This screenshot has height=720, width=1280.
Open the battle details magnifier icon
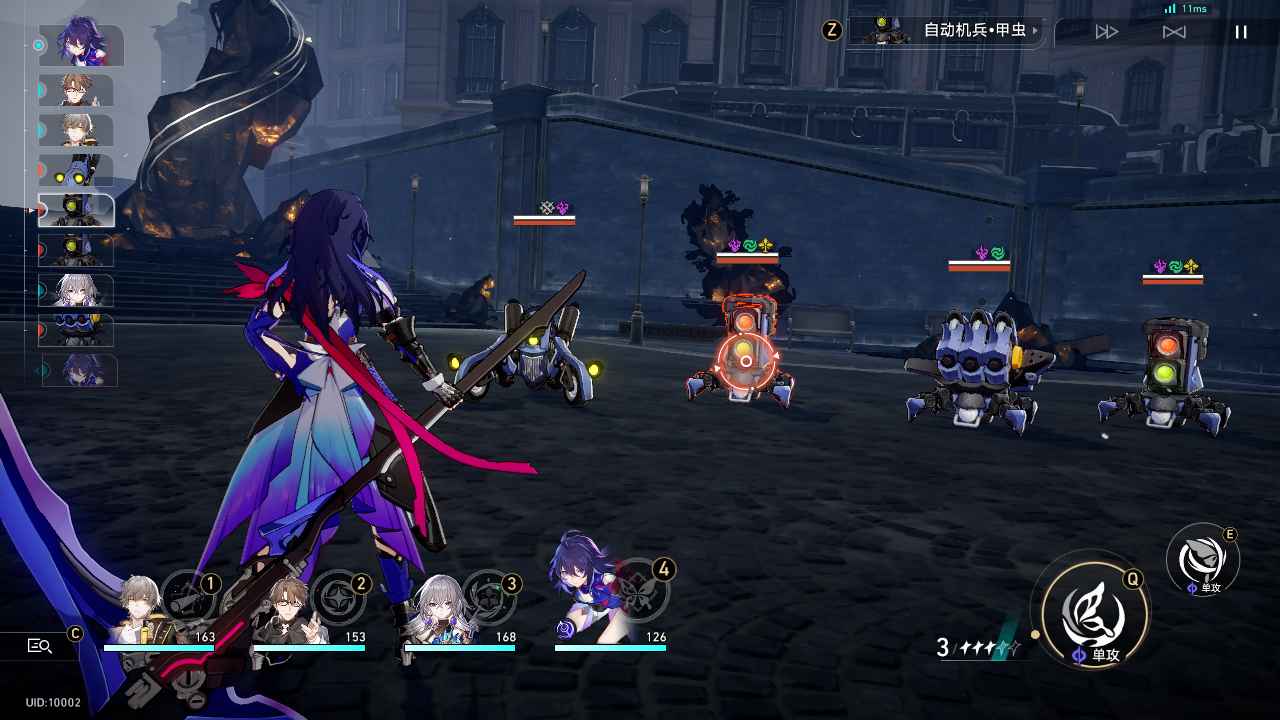[x=40, y=646]
